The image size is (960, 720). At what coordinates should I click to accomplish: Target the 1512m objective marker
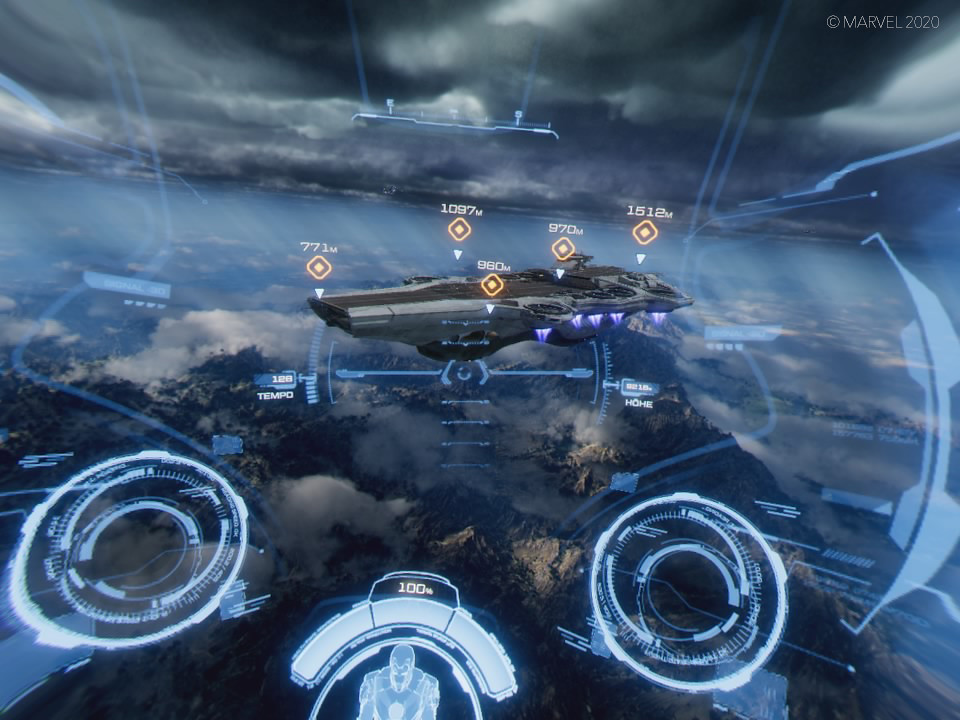[x=645, y=232]
